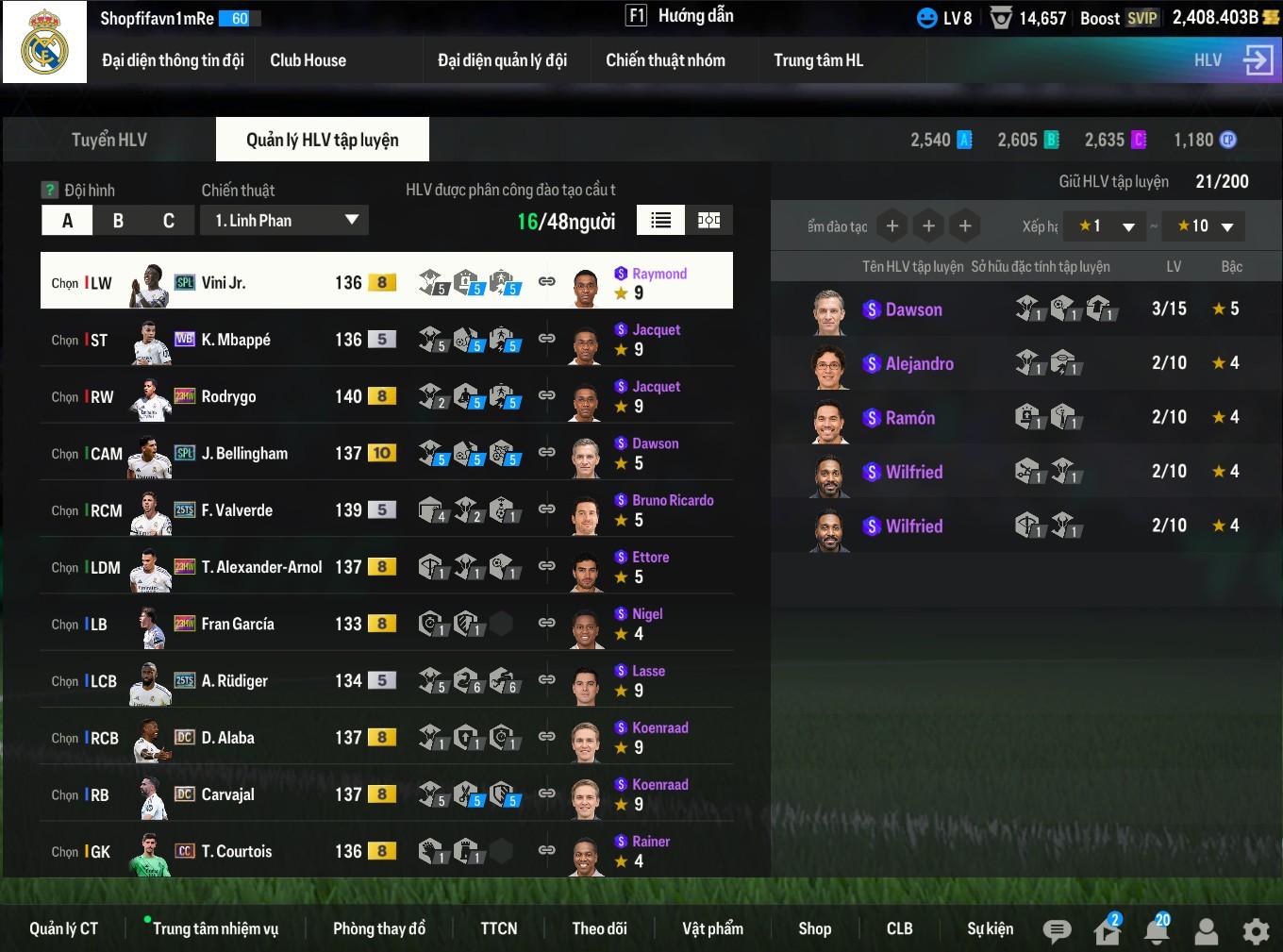1283x952 pixels.
Task: Open the Linh Phan tactics dropdown
Action: [284, 221]
